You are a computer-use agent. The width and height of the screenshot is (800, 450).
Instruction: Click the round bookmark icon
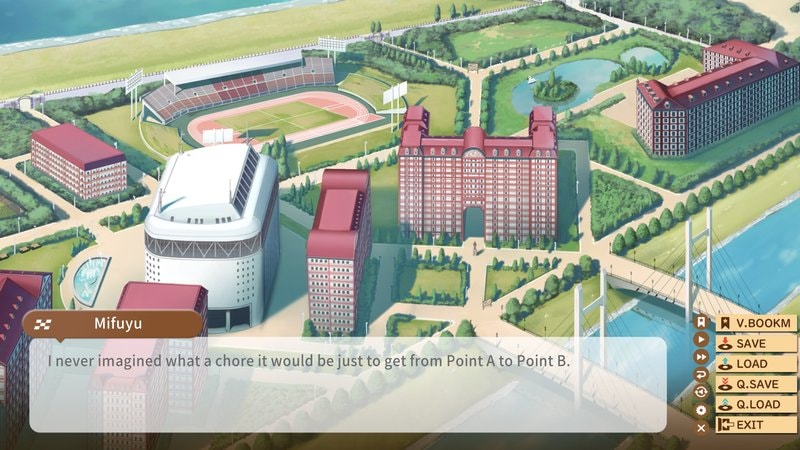(x=701, y=322)
